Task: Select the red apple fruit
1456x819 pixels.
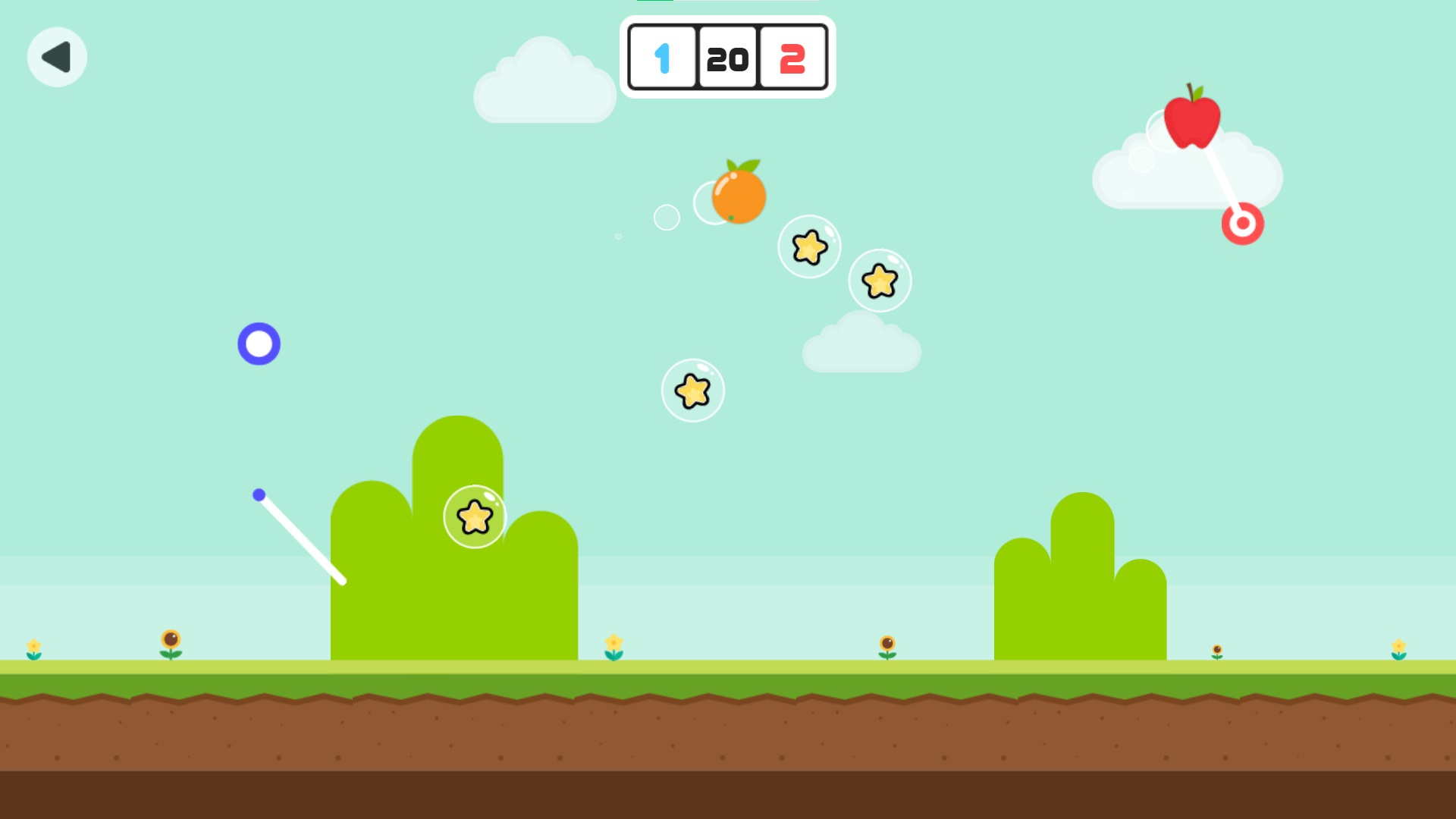Action: click(x=1193, y=124)
